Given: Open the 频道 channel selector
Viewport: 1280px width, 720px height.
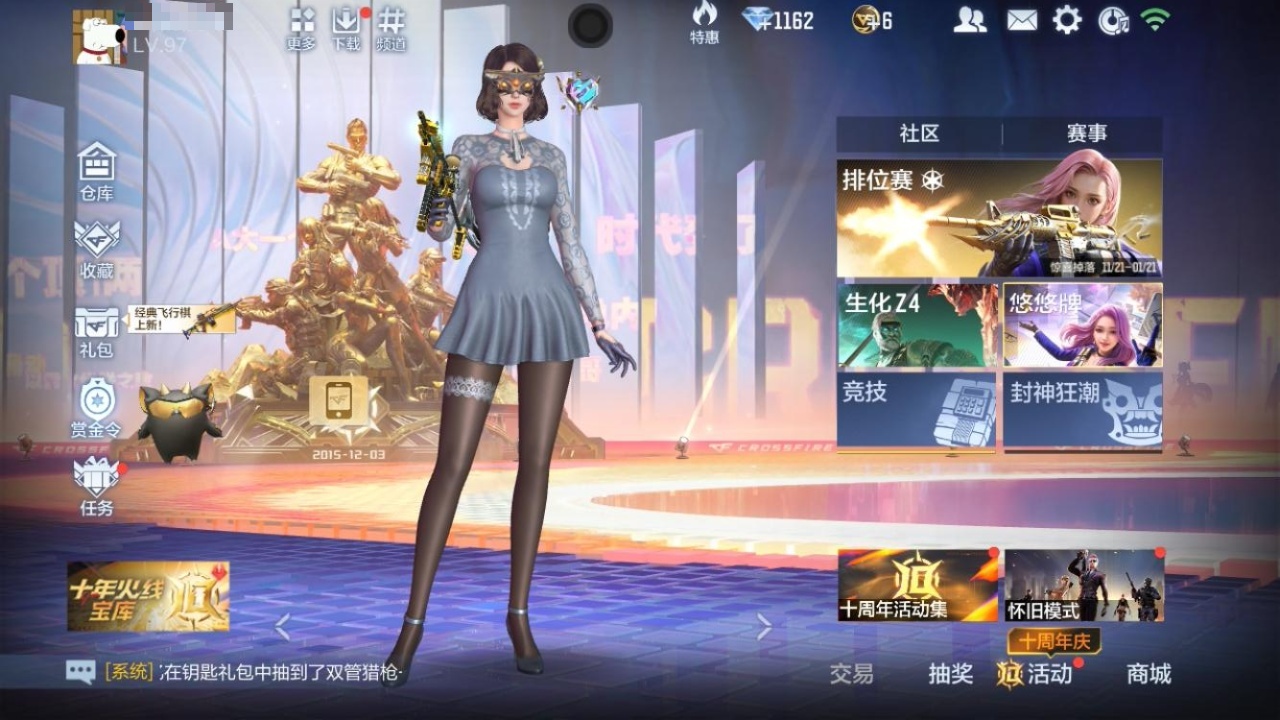Looking at the screenshot, I should coord(391,28).
